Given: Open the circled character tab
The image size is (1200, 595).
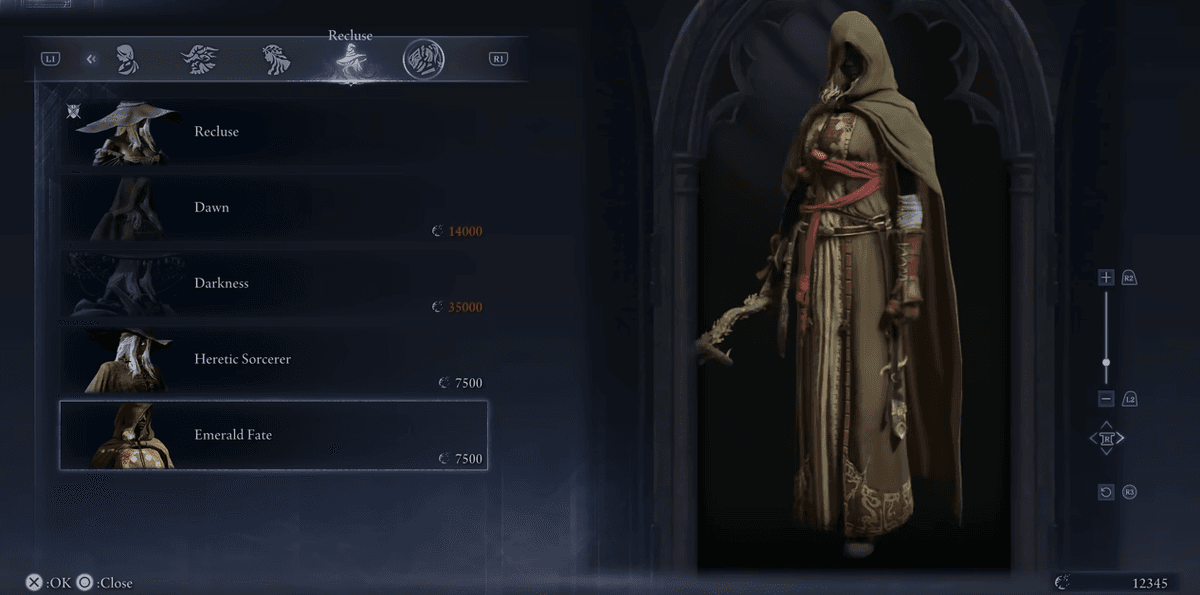Looking at the screenshot, I should 423,59.
